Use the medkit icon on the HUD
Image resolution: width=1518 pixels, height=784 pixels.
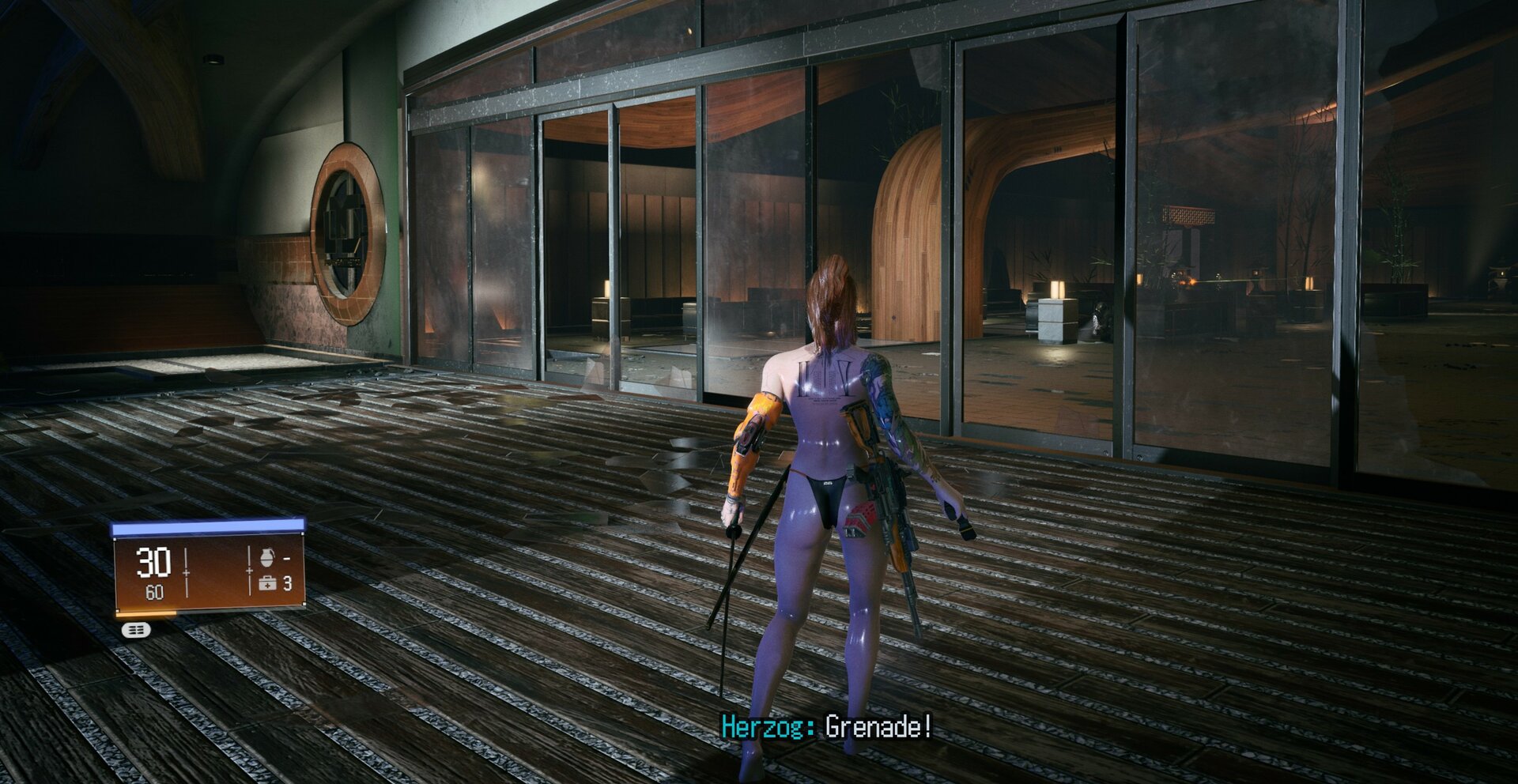(x=267, y=584)
